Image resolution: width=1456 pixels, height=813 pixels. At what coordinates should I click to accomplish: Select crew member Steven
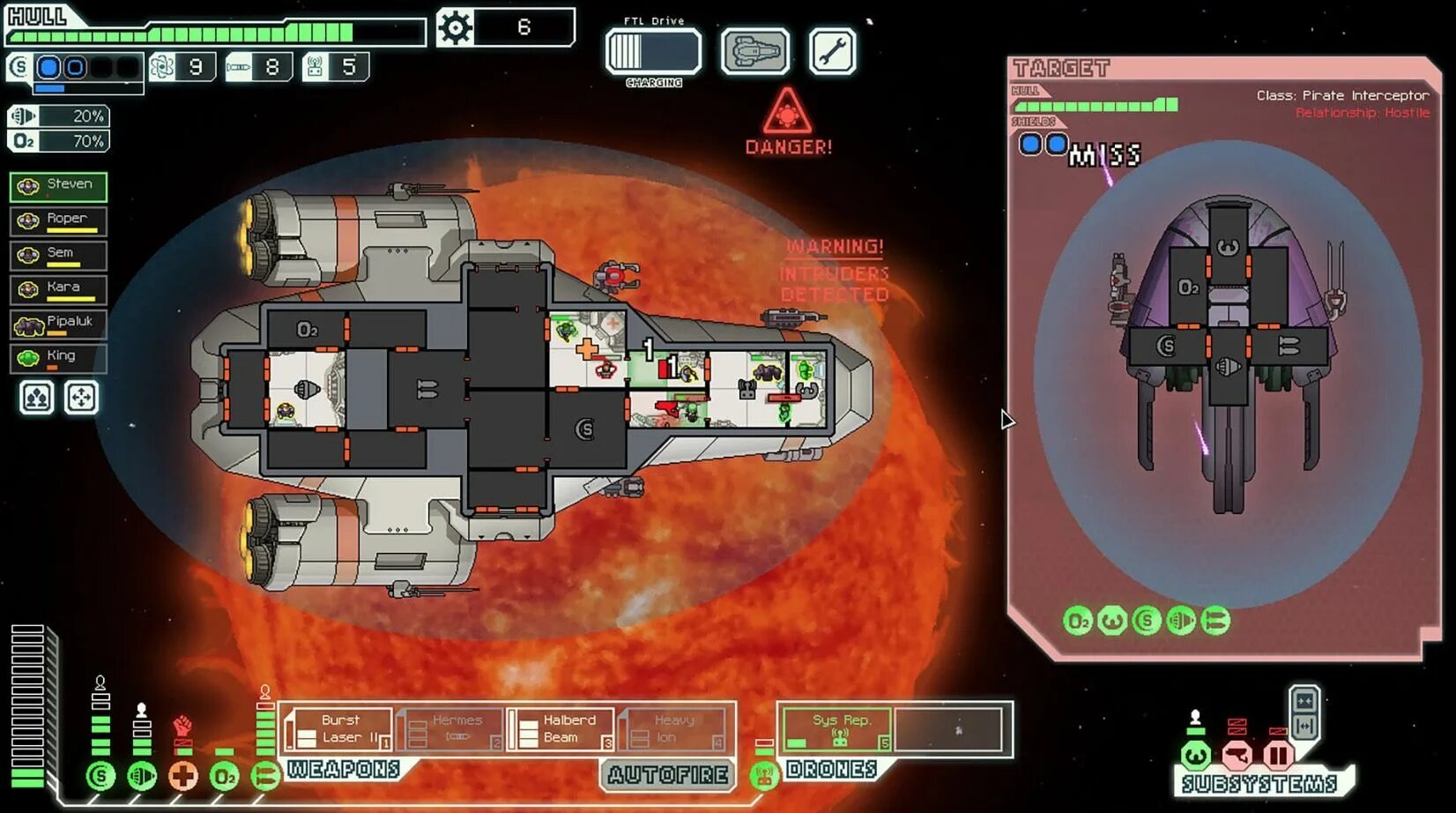pyautogui.click(x=58, y=186)
